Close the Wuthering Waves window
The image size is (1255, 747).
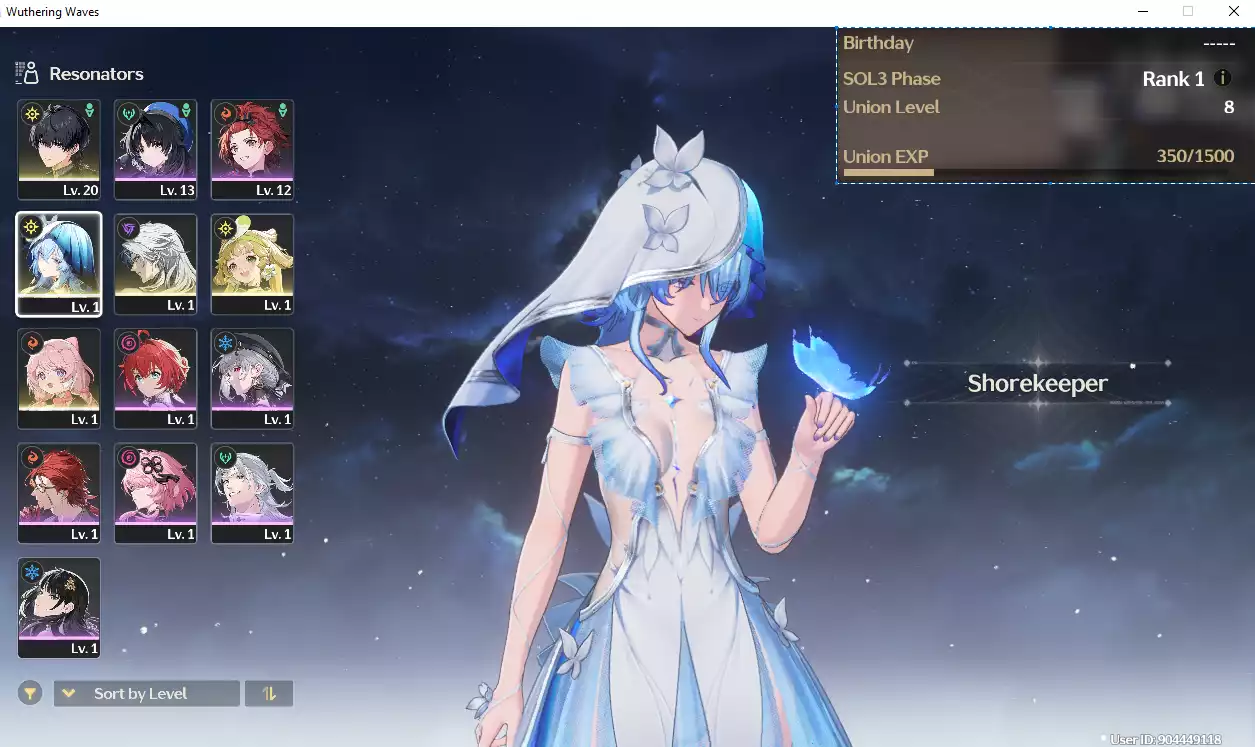[1234, 12]
